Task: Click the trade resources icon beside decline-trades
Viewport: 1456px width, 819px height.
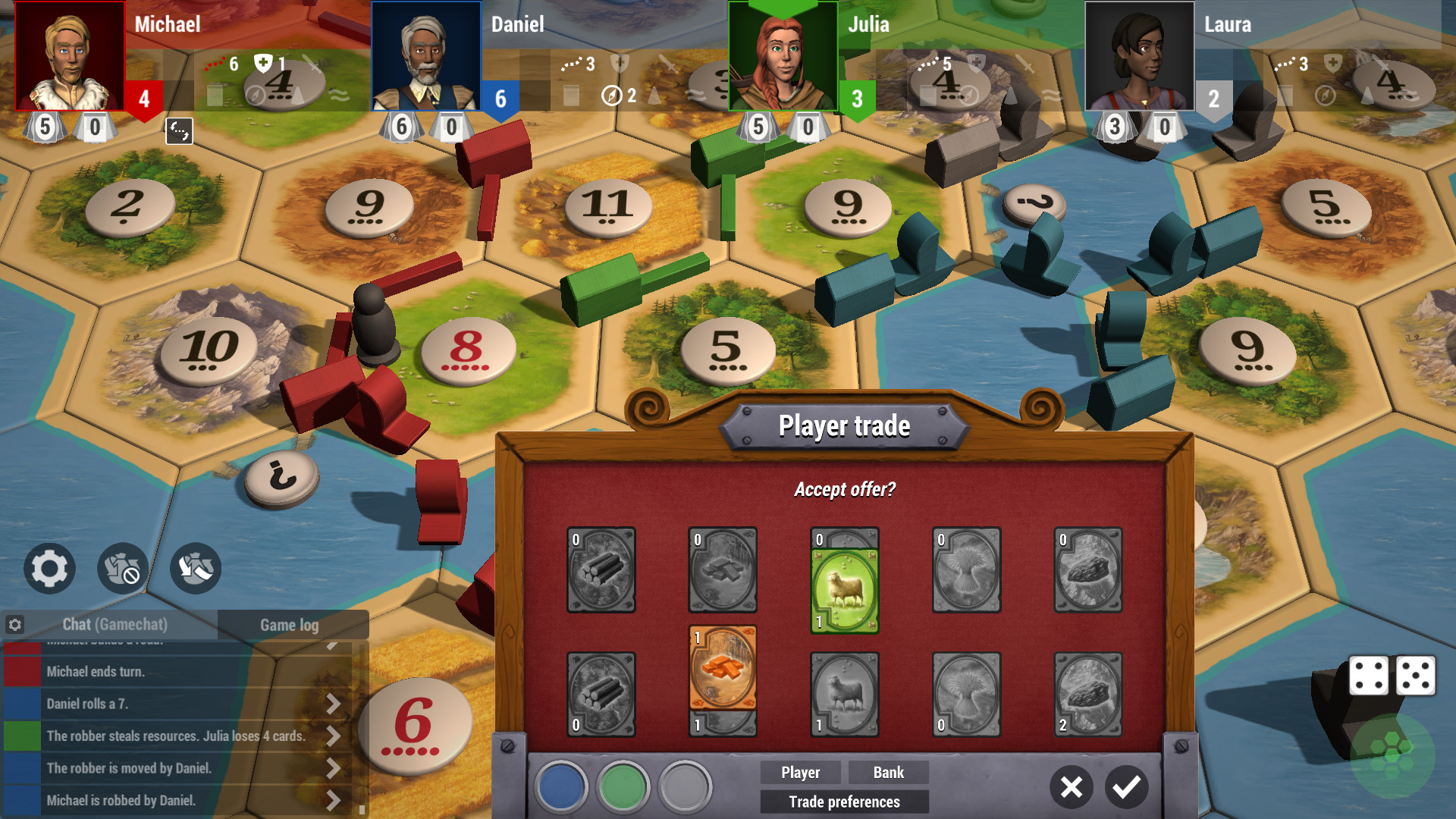Action: click(x=195, y=569)
